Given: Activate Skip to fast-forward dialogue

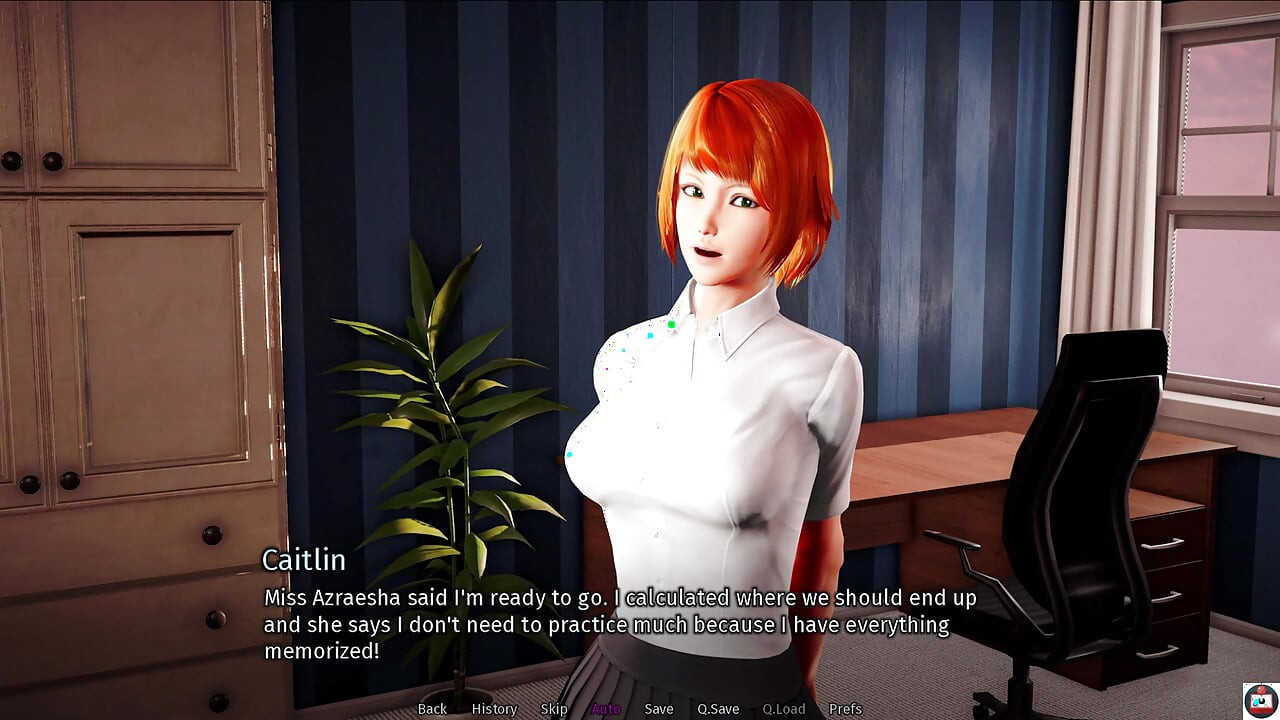Looking at the screenshot, I should tap(554, 709).
